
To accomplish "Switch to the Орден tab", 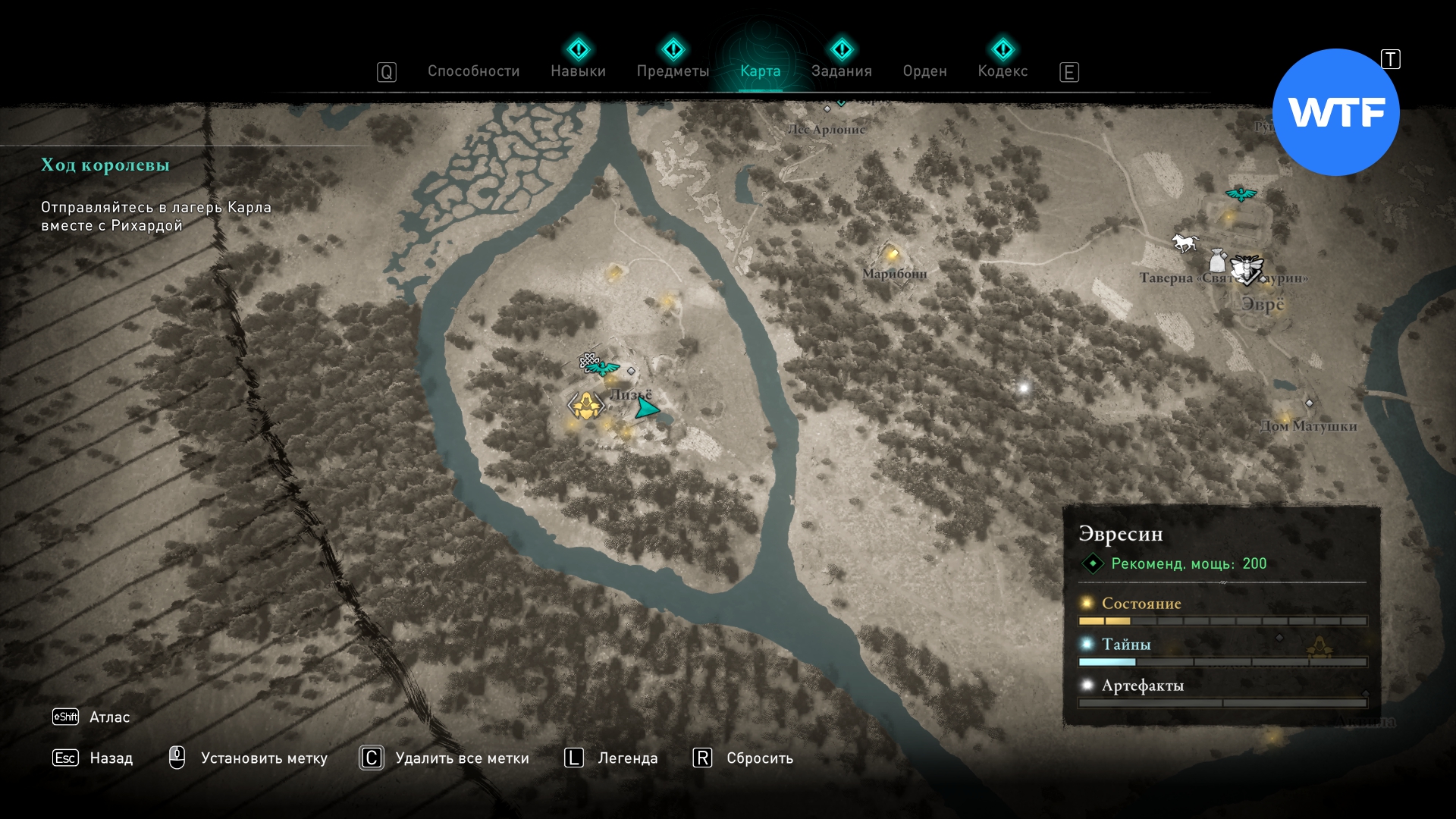I will point(924,71).
